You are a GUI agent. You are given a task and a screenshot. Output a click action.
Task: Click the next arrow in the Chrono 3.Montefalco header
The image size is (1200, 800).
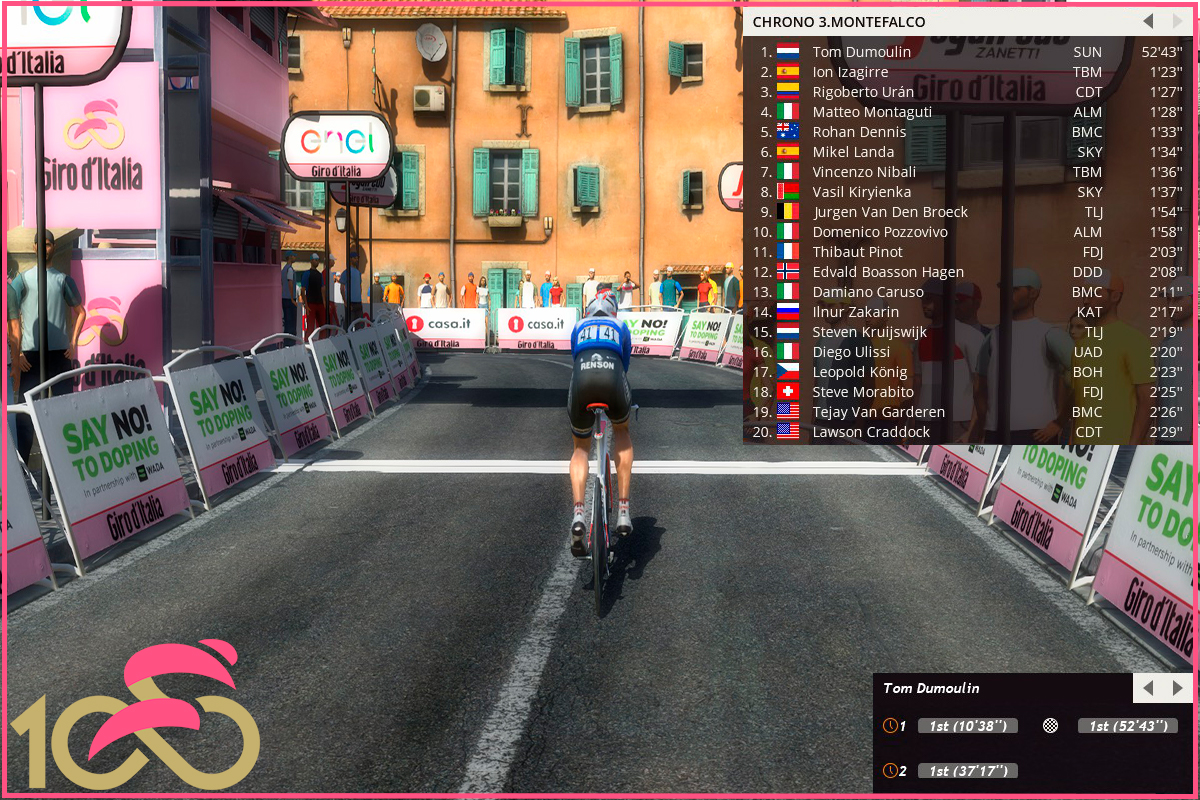pos(1177,21)
